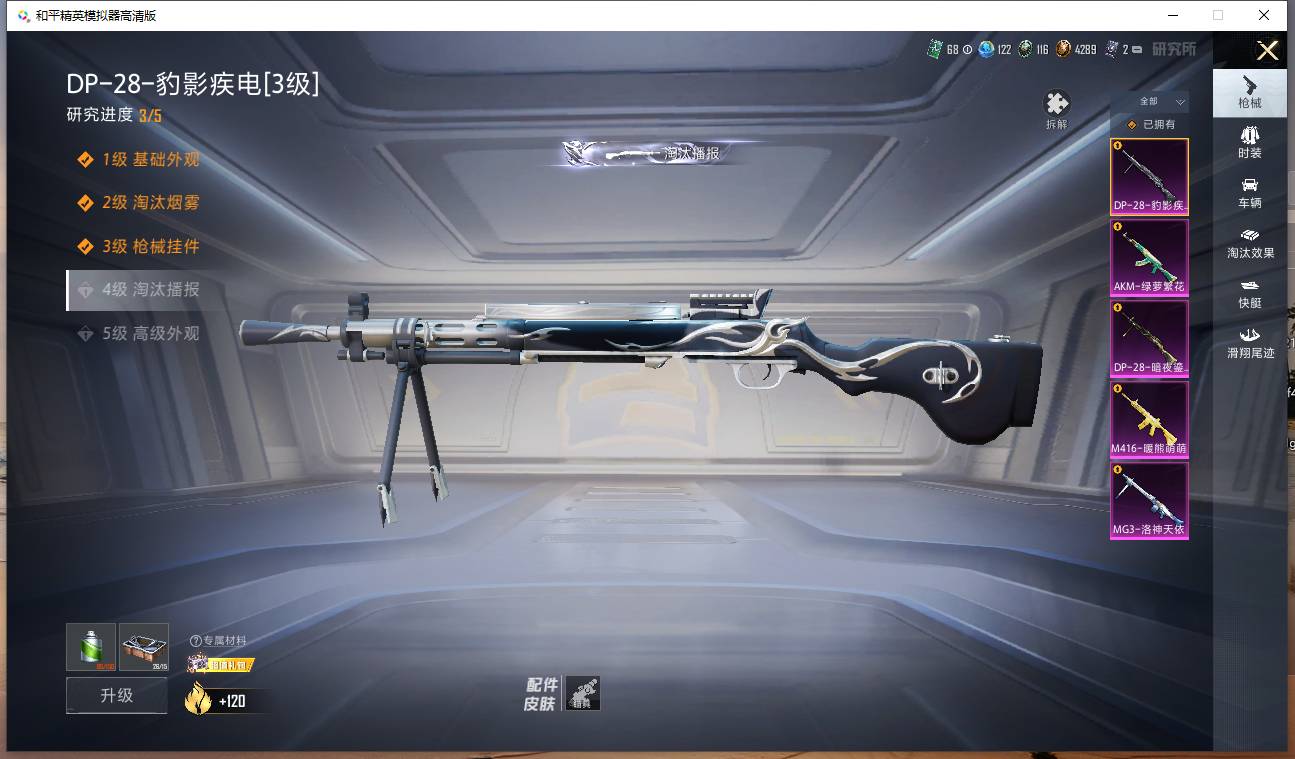Close the weapon lab screen
The width and height of the screenshot is (1295, 759).
point(1267,51)
